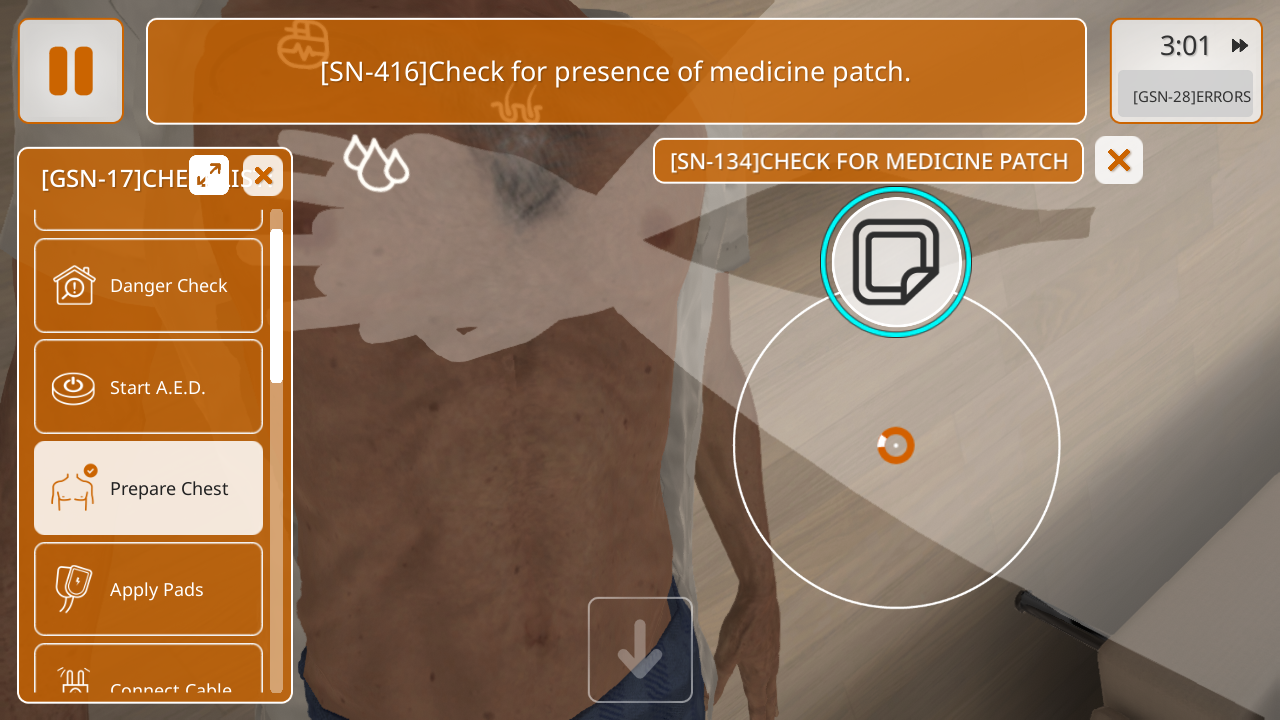The height and width of the screenshot is (720, 1280).
Task: Open the Prepare Chest step
Action: click(149, 488)
